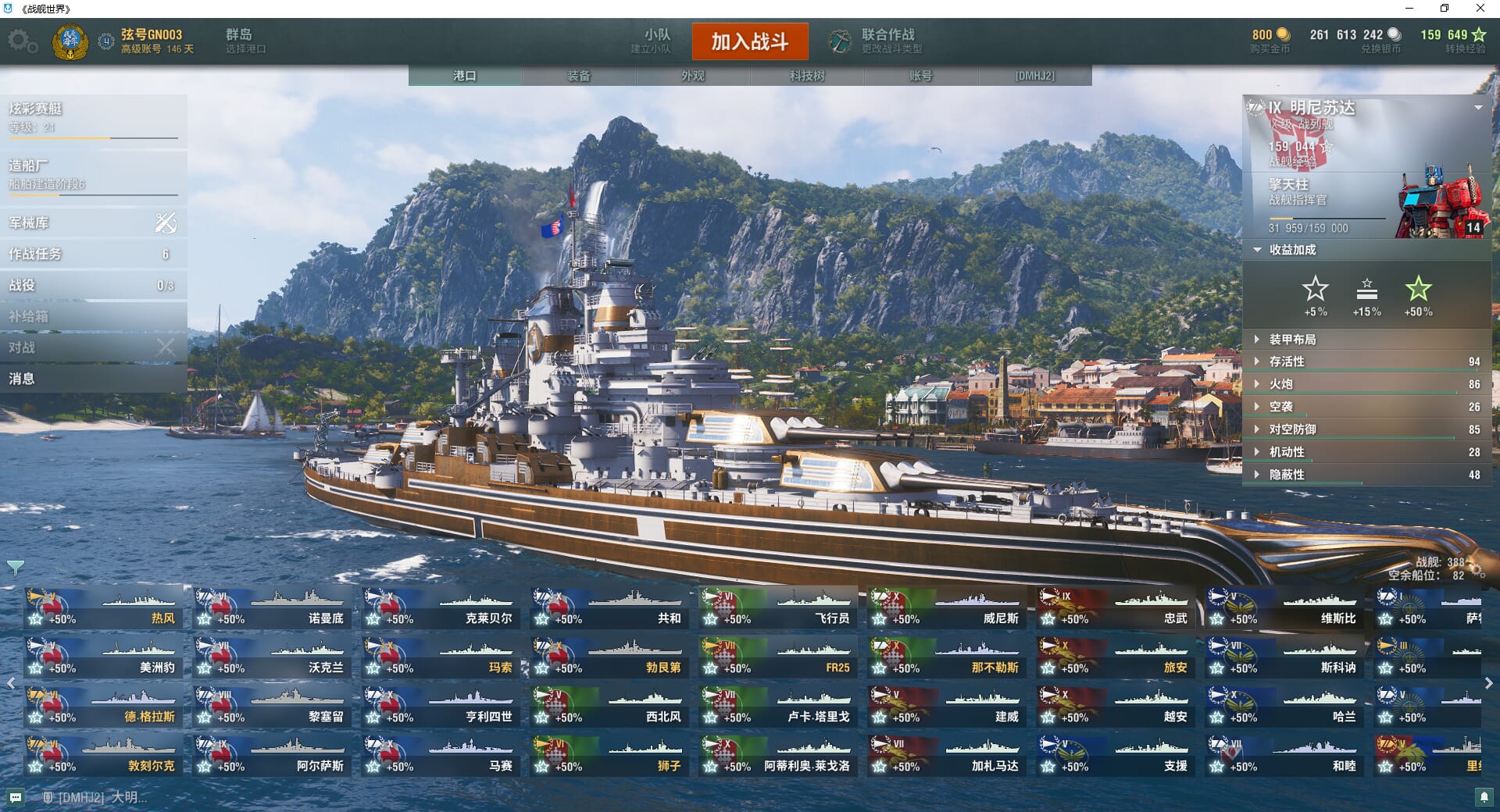Screen dimensions: 1500x812
Task: Open the 外观 tab
Action: coord(693,76)
